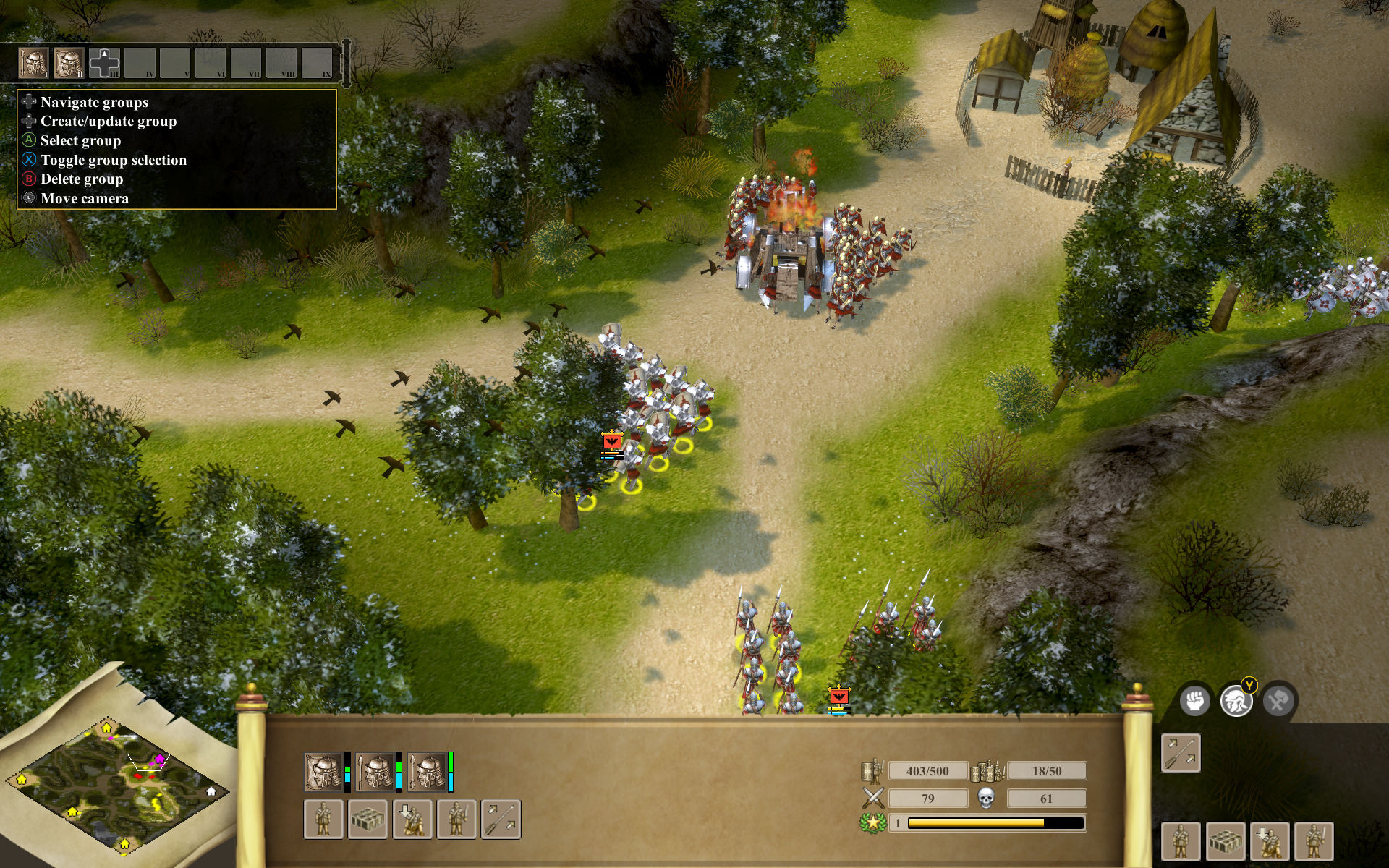The width and height of the screenshot is (1389, 868).
Task: Use the kneeling soldier dig-in action icon
Action: click(412, 820)
